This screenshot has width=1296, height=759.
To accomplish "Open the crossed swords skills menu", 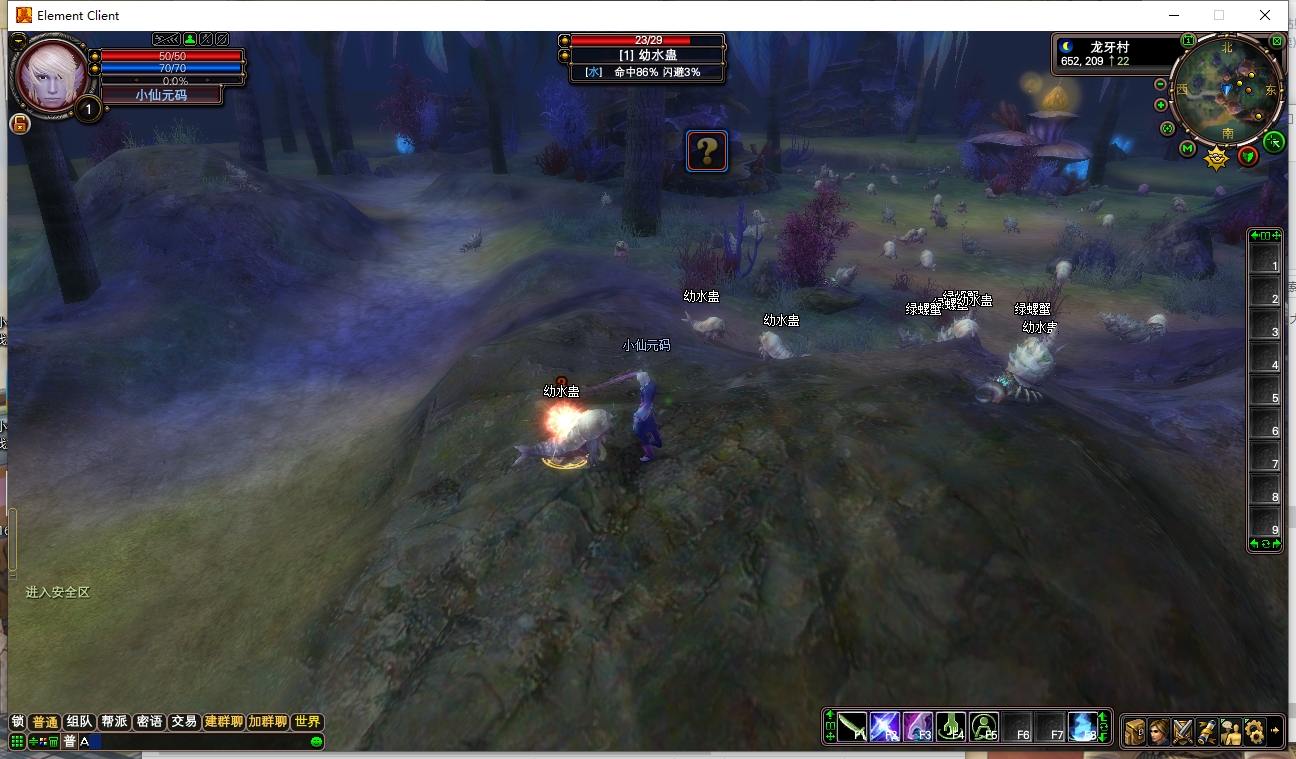I will click(x=1183, y=731).
